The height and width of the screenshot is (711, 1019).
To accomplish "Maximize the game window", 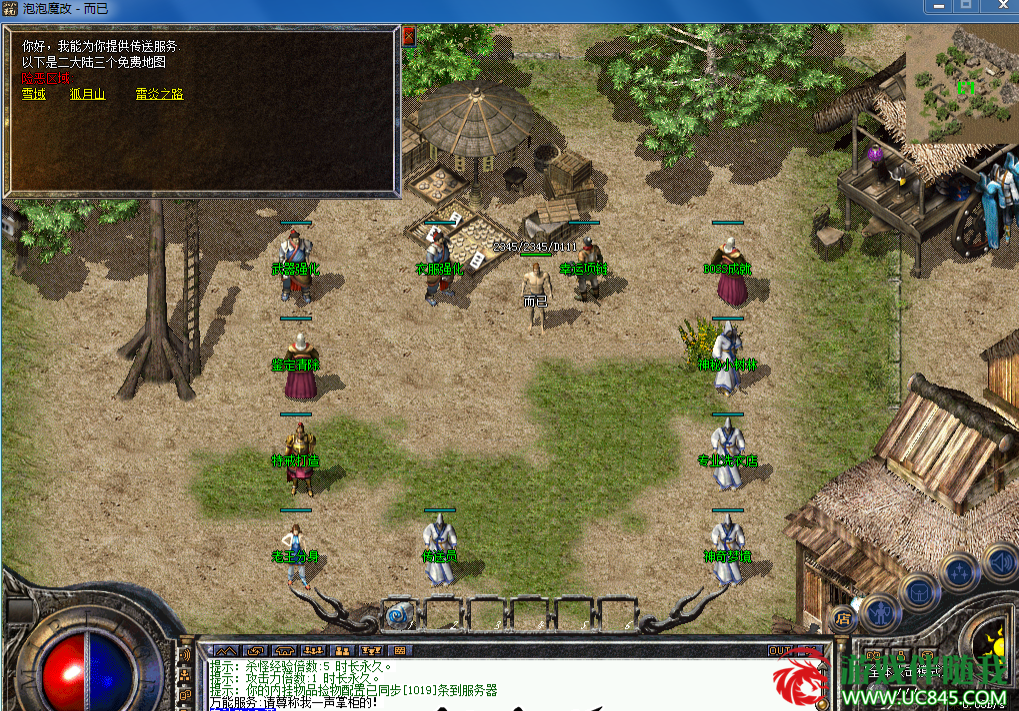I will coord(966,6).
